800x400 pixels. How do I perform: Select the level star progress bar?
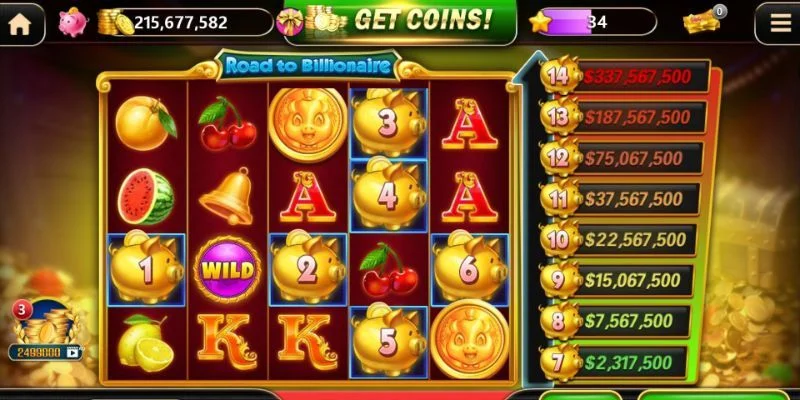coord(594,22)
